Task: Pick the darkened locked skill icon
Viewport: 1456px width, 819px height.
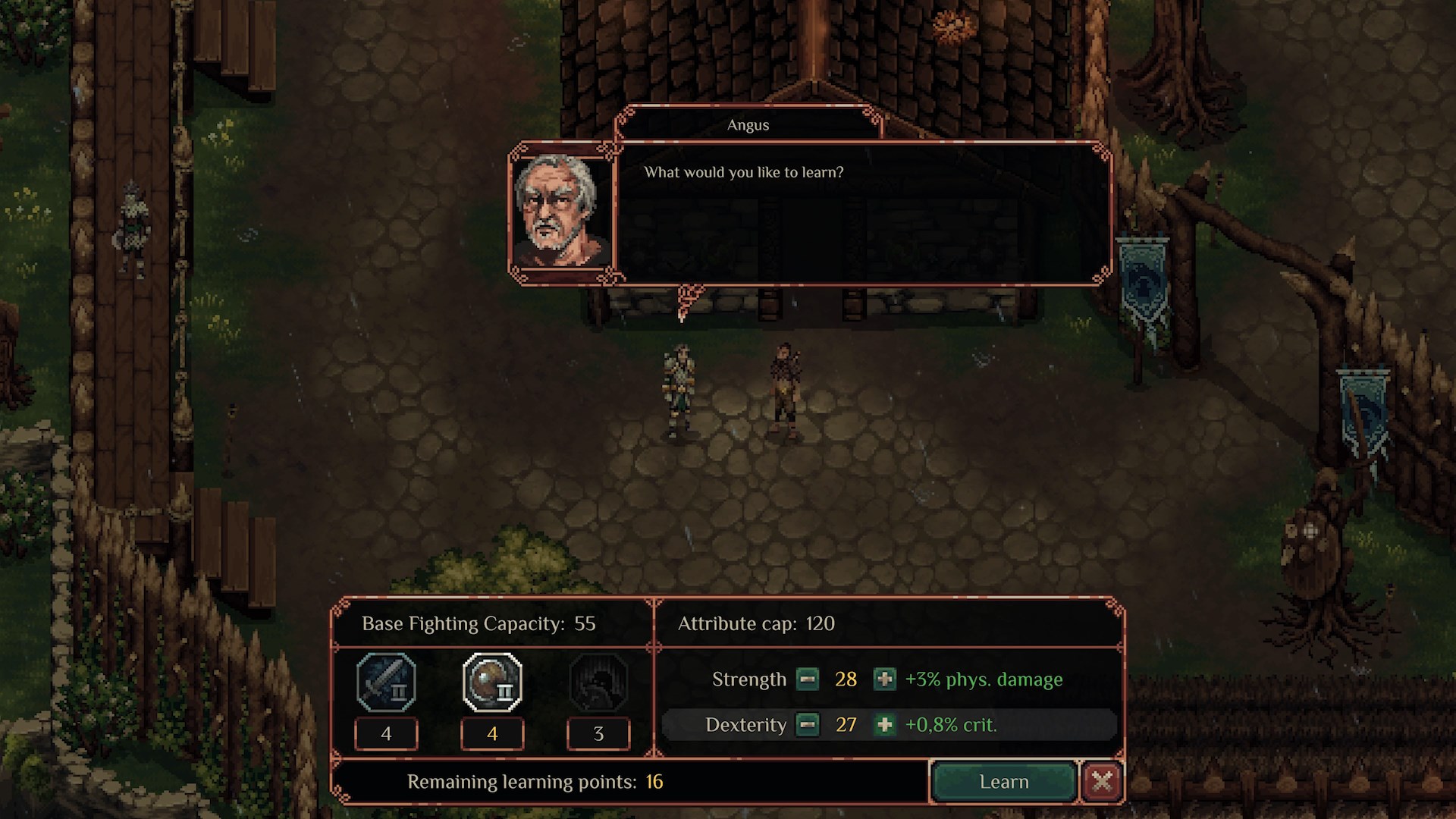Action: click(598, 682)
